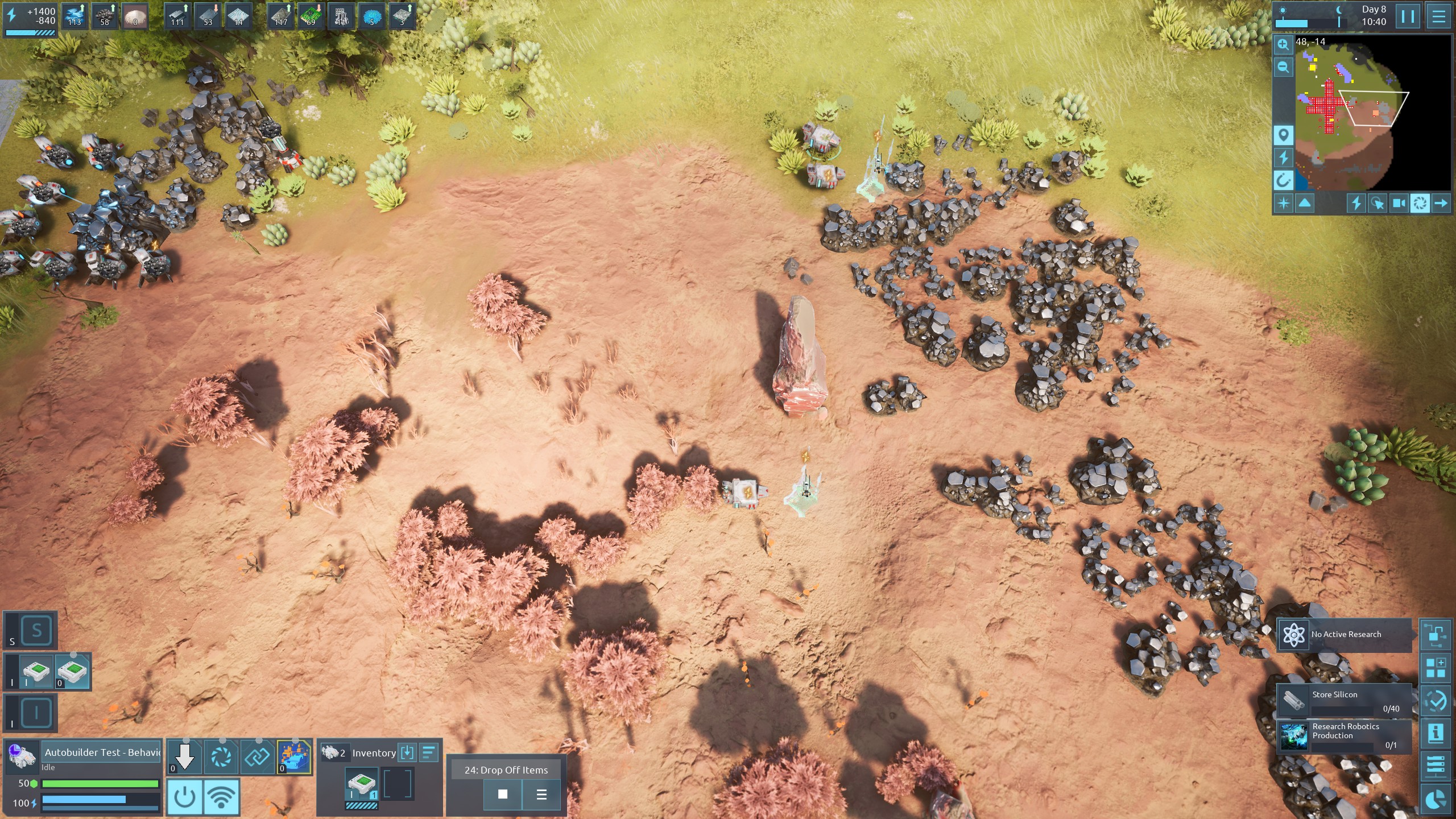Screen dimensions: 1456x819
Task: Open the pie chart statistics button
Action: 1436,799
